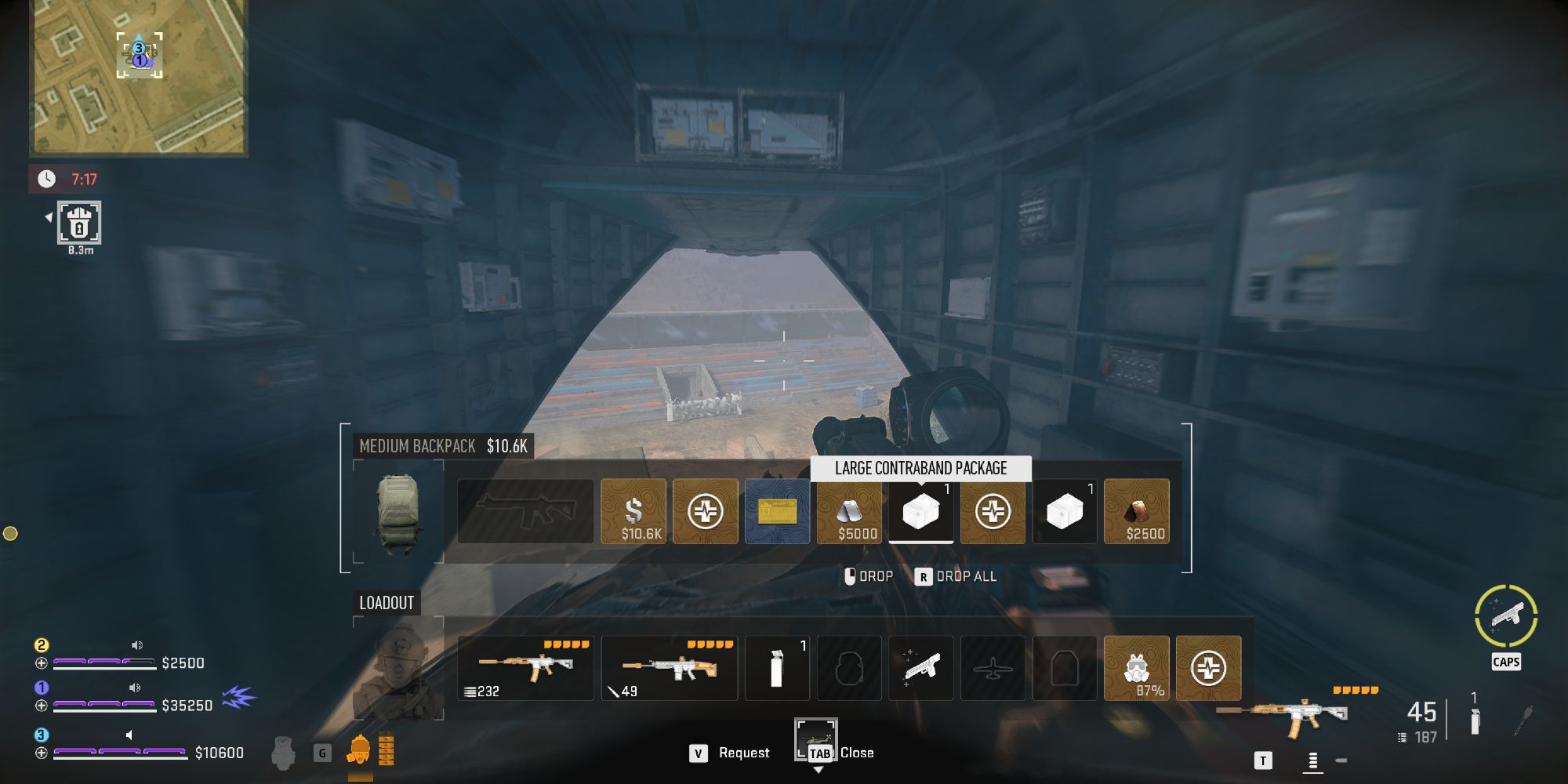Click the gas mask showing 87% in loadout
The image size is (1568, 784).
[1137, 668]
